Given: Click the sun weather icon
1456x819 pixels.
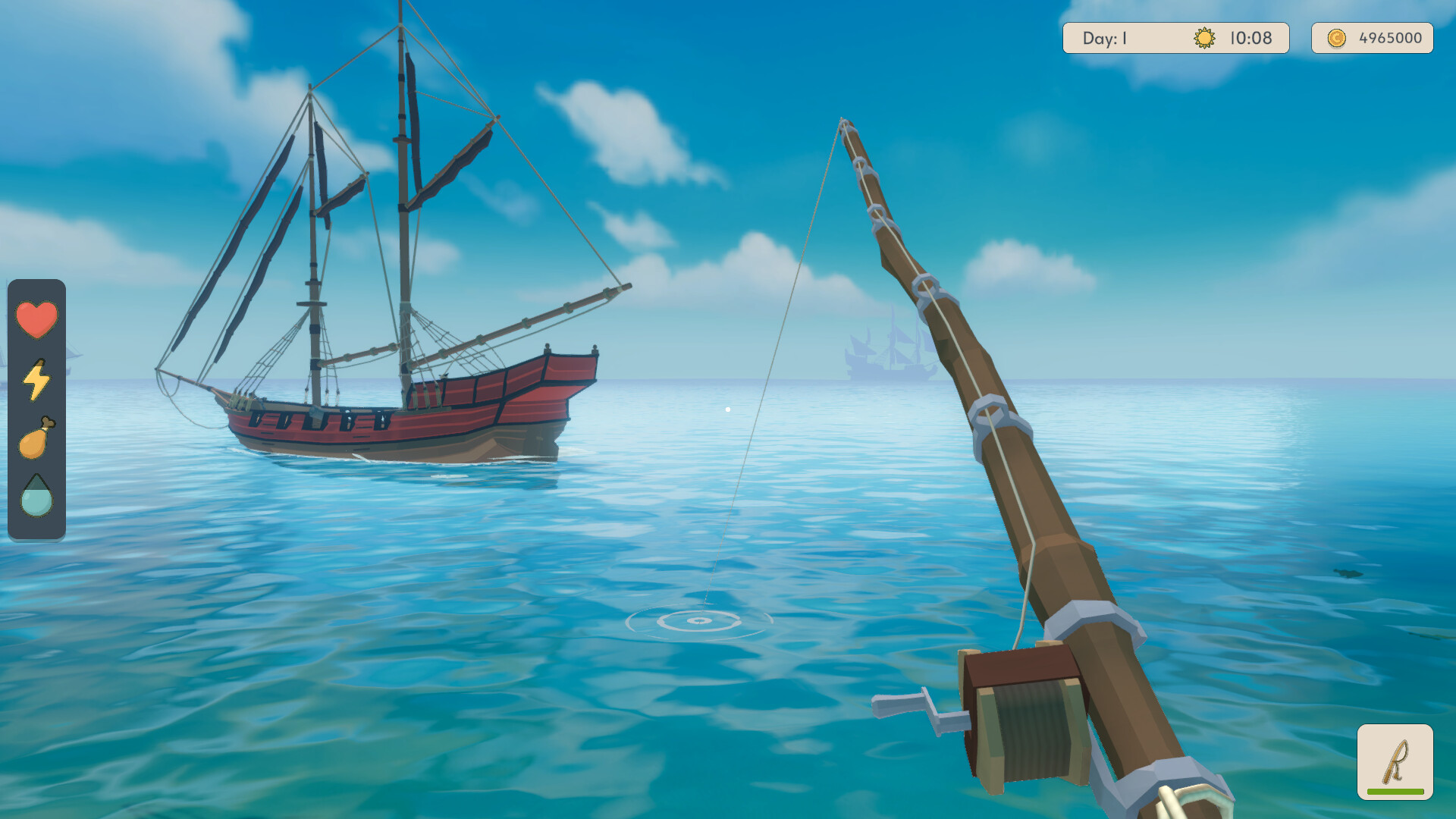Looking at the screenshot, I should click(1204, 38).
